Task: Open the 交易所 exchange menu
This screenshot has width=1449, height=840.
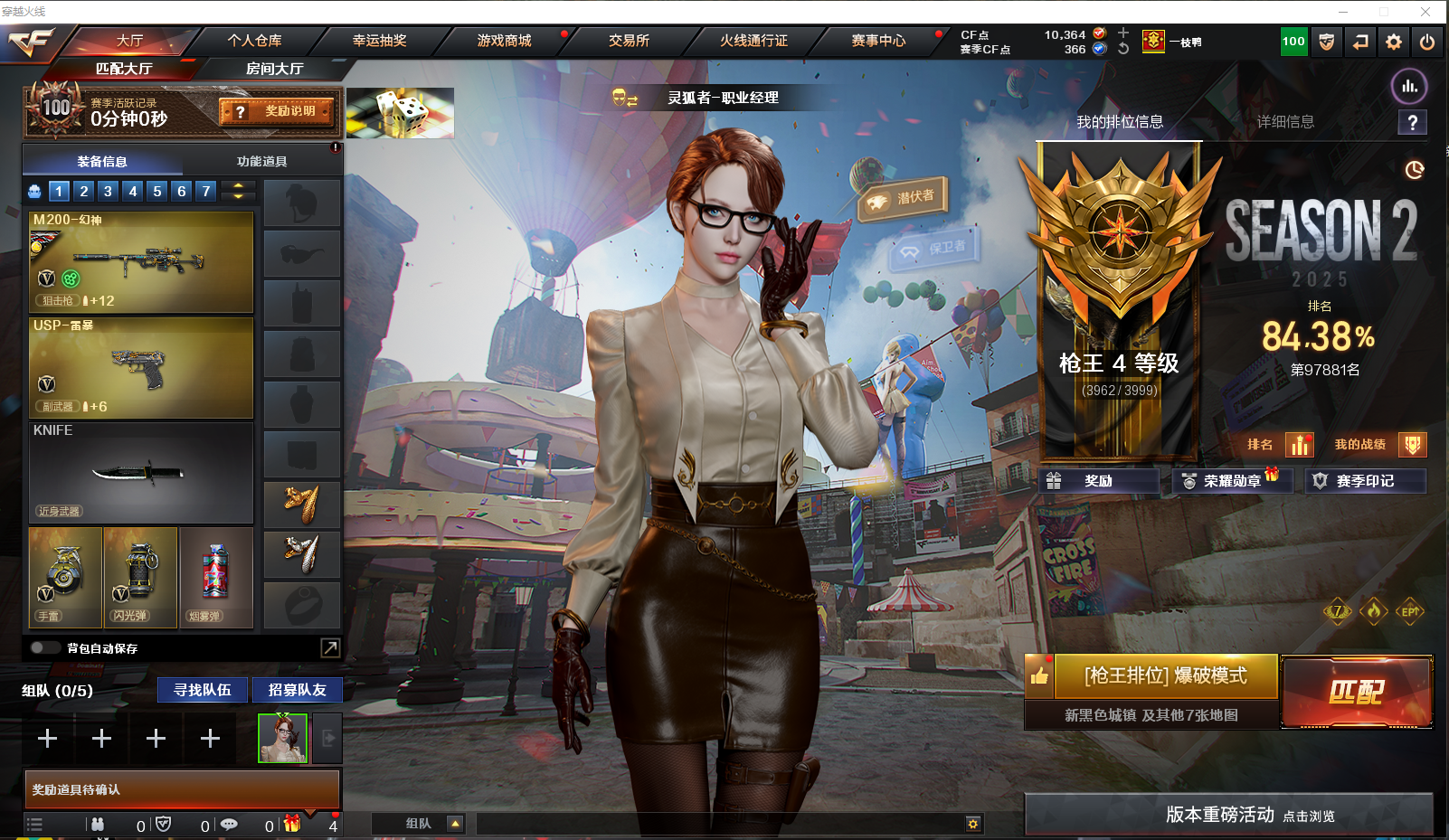Action: pos(629,41)
